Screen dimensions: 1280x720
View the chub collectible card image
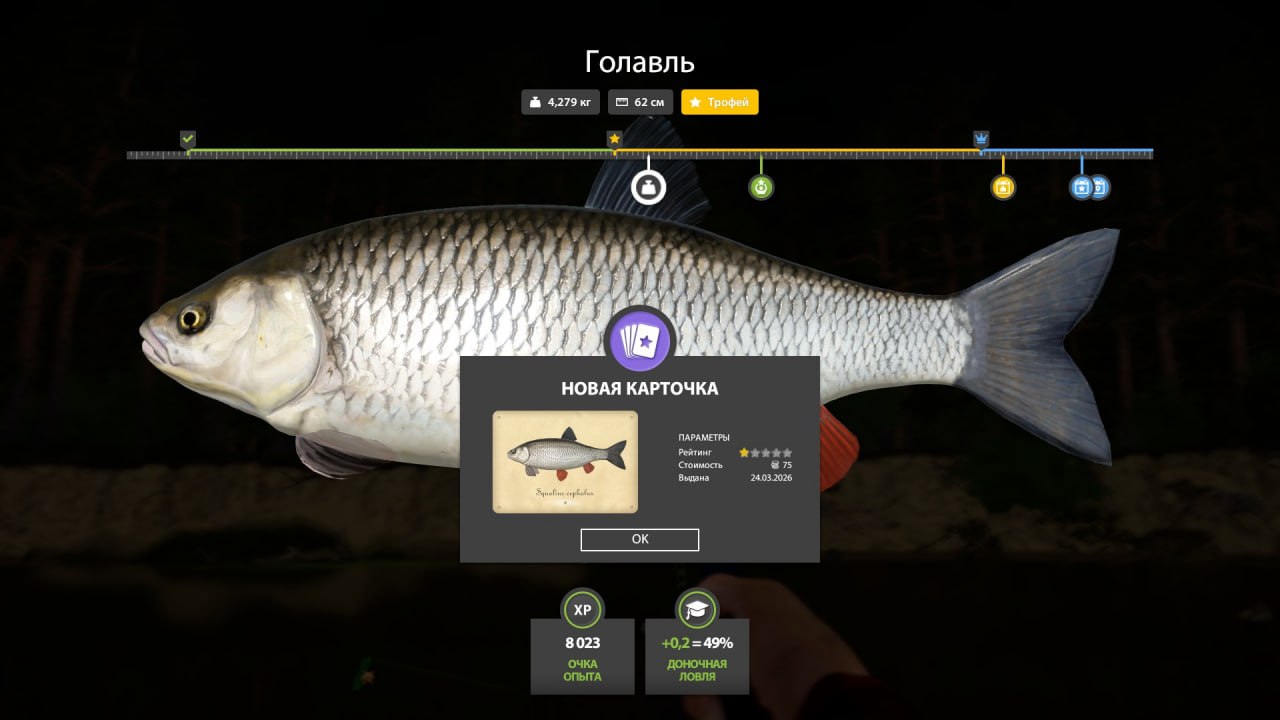(x=565, y=462)
